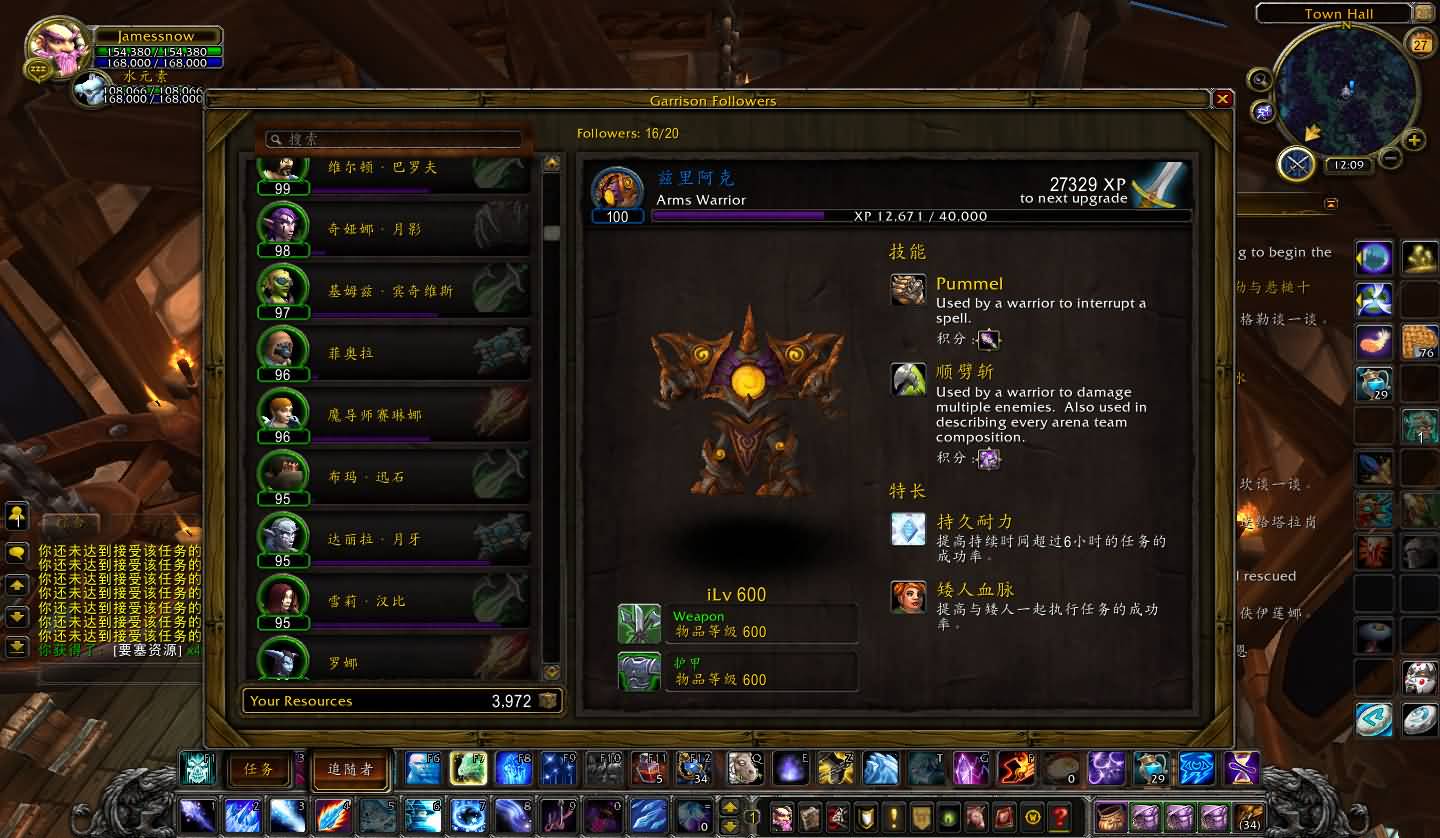Close the Garrison Followers window
The image size is (1440, 838).
tap(1222, 99)
